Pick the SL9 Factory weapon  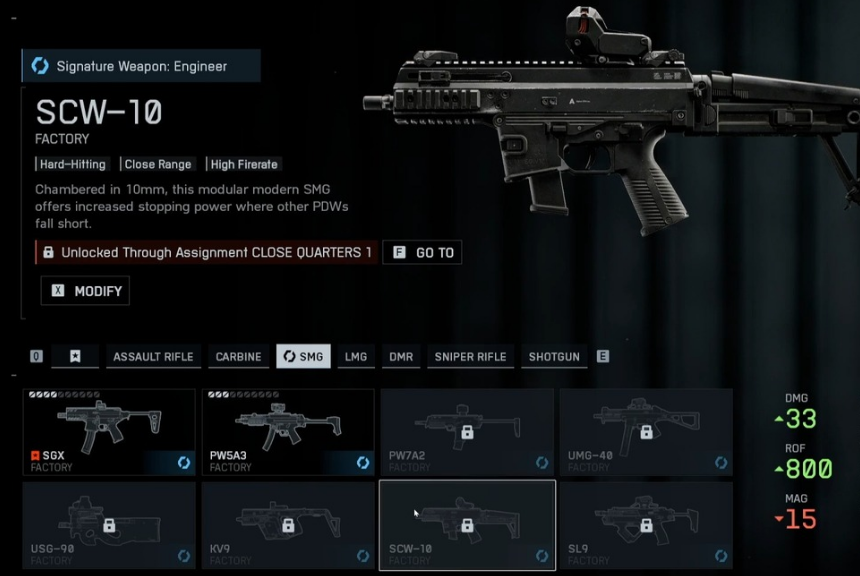pyautogui.click(x=646, y=525)
